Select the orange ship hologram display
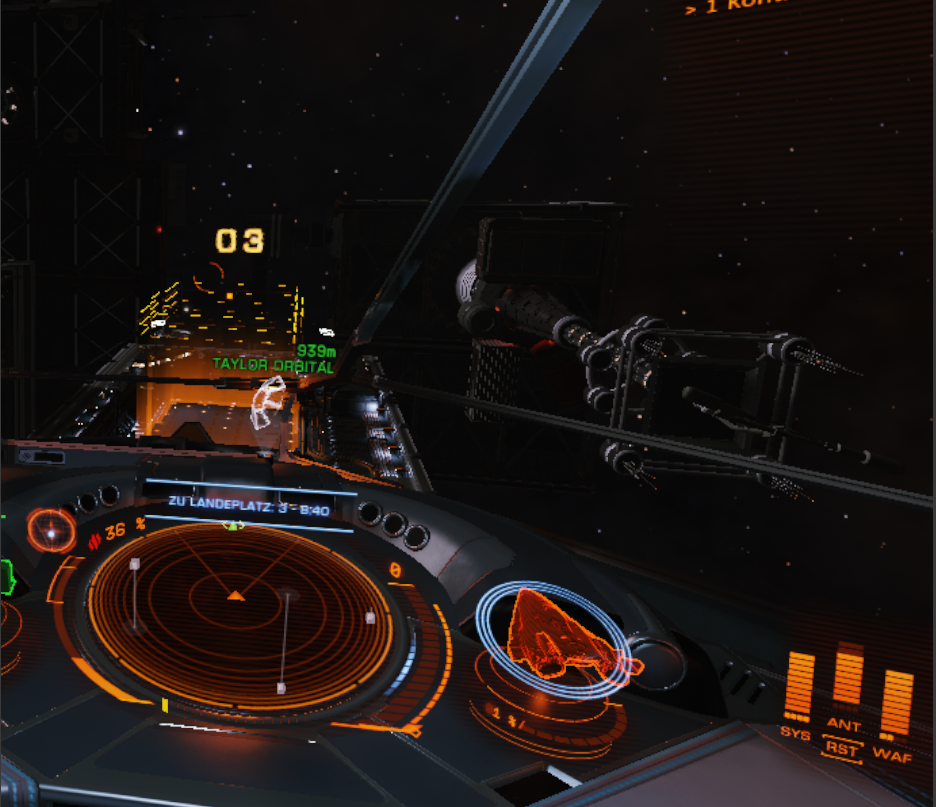This screenshot has width=936, height=807. 557,637
